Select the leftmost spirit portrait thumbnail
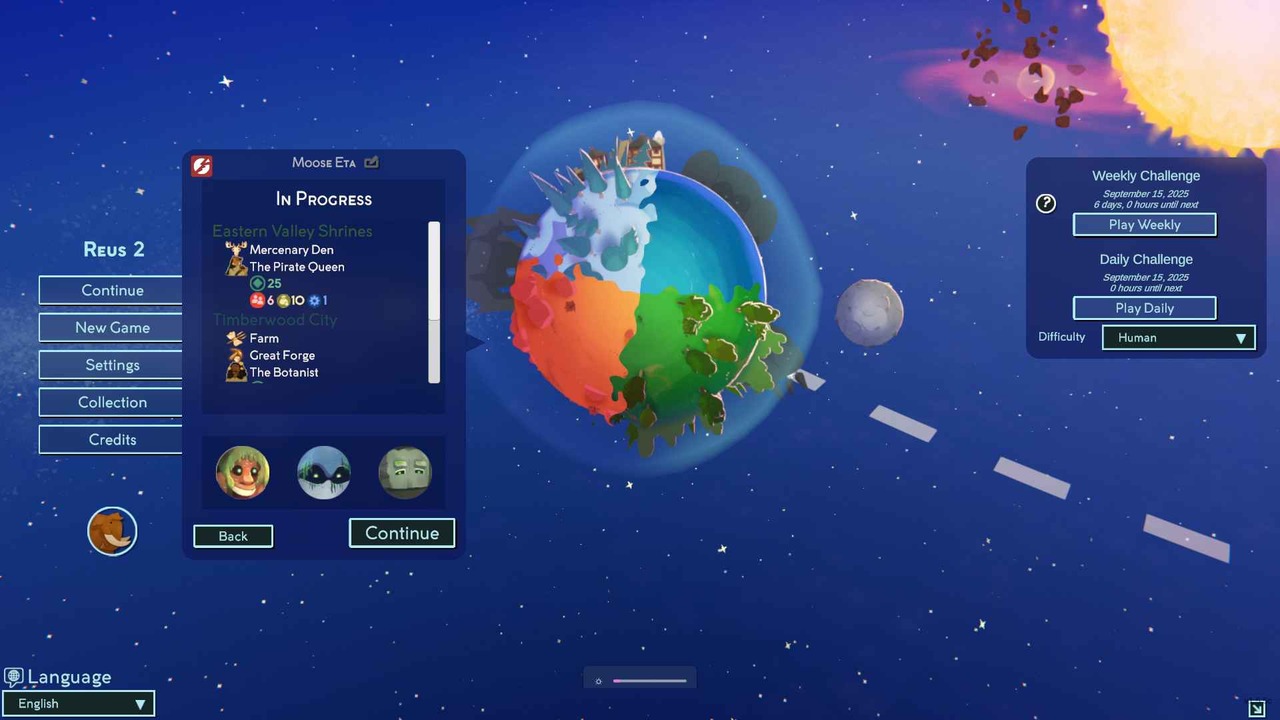Screen dimensions: 1280x720 click(x=242, y=472)
